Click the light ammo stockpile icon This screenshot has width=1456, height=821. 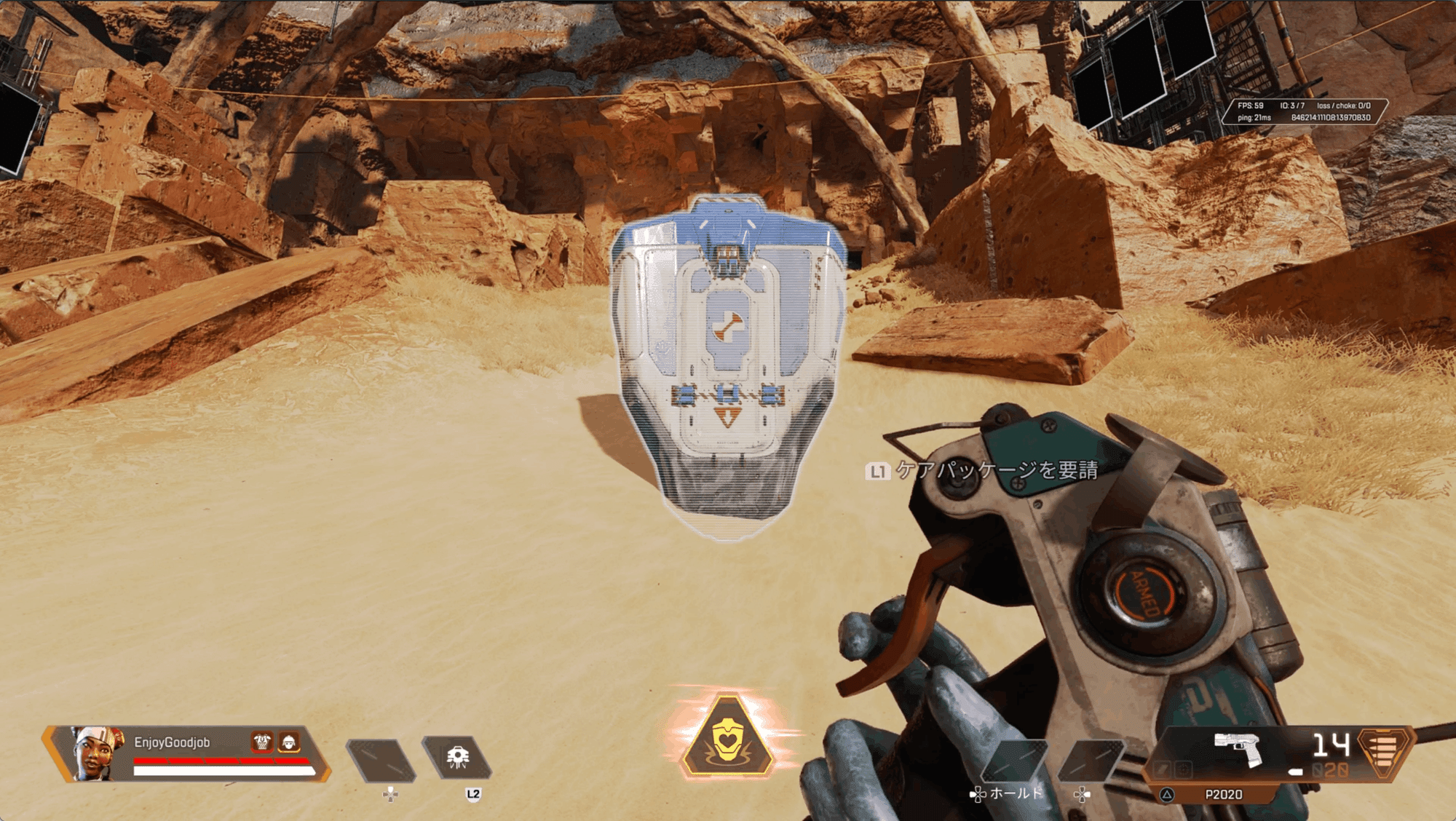click(x=1381, y=754)
